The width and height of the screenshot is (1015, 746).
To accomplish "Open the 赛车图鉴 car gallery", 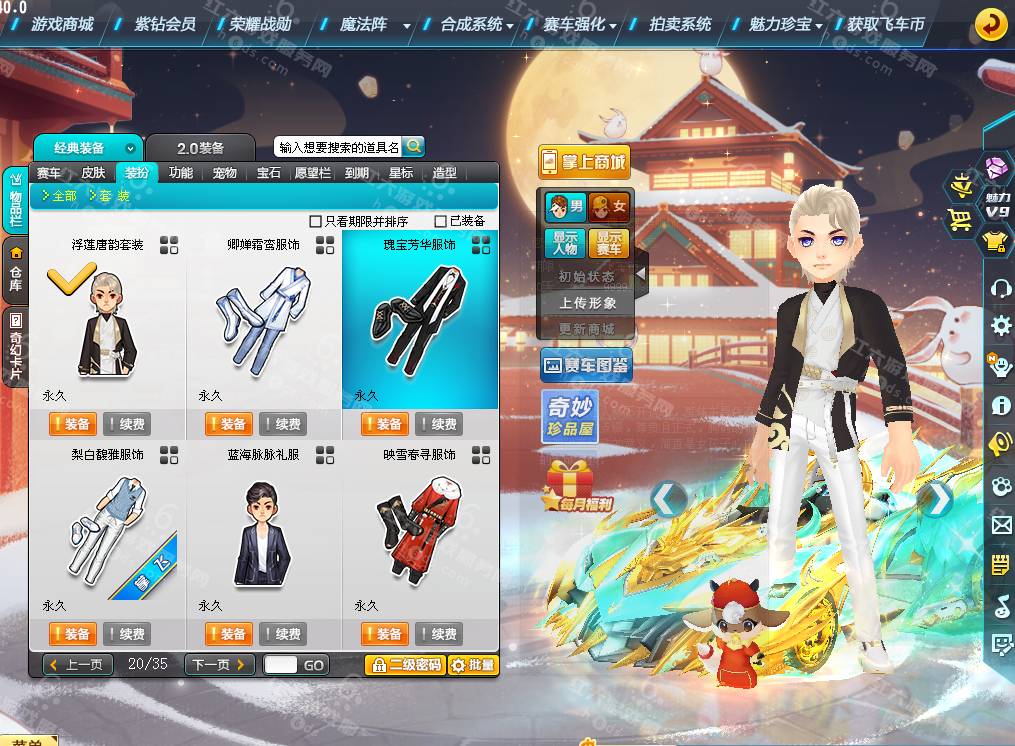I will tap(586, 366).
